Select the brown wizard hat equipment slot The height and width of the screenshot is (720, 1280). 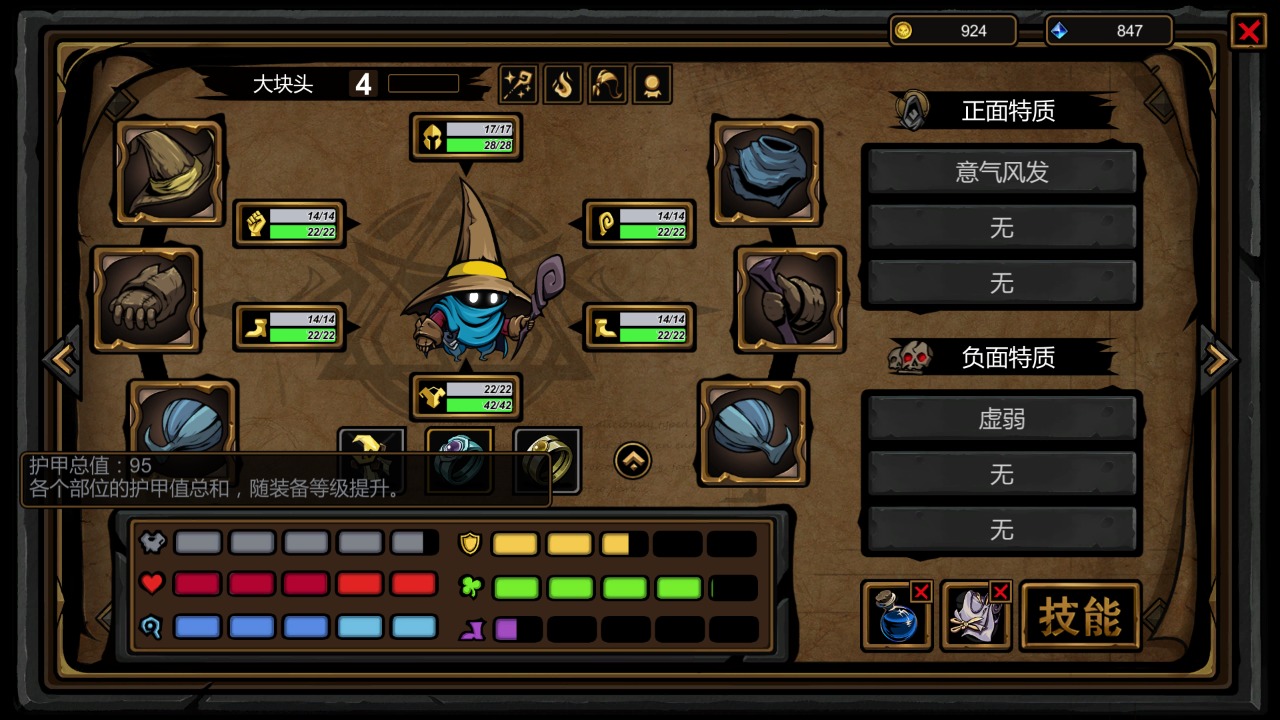tap(169, 172)
